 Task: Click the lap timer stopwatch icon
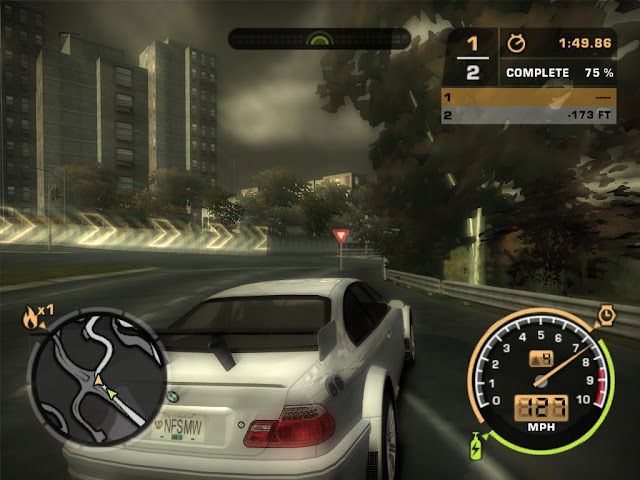coord(517,44)
